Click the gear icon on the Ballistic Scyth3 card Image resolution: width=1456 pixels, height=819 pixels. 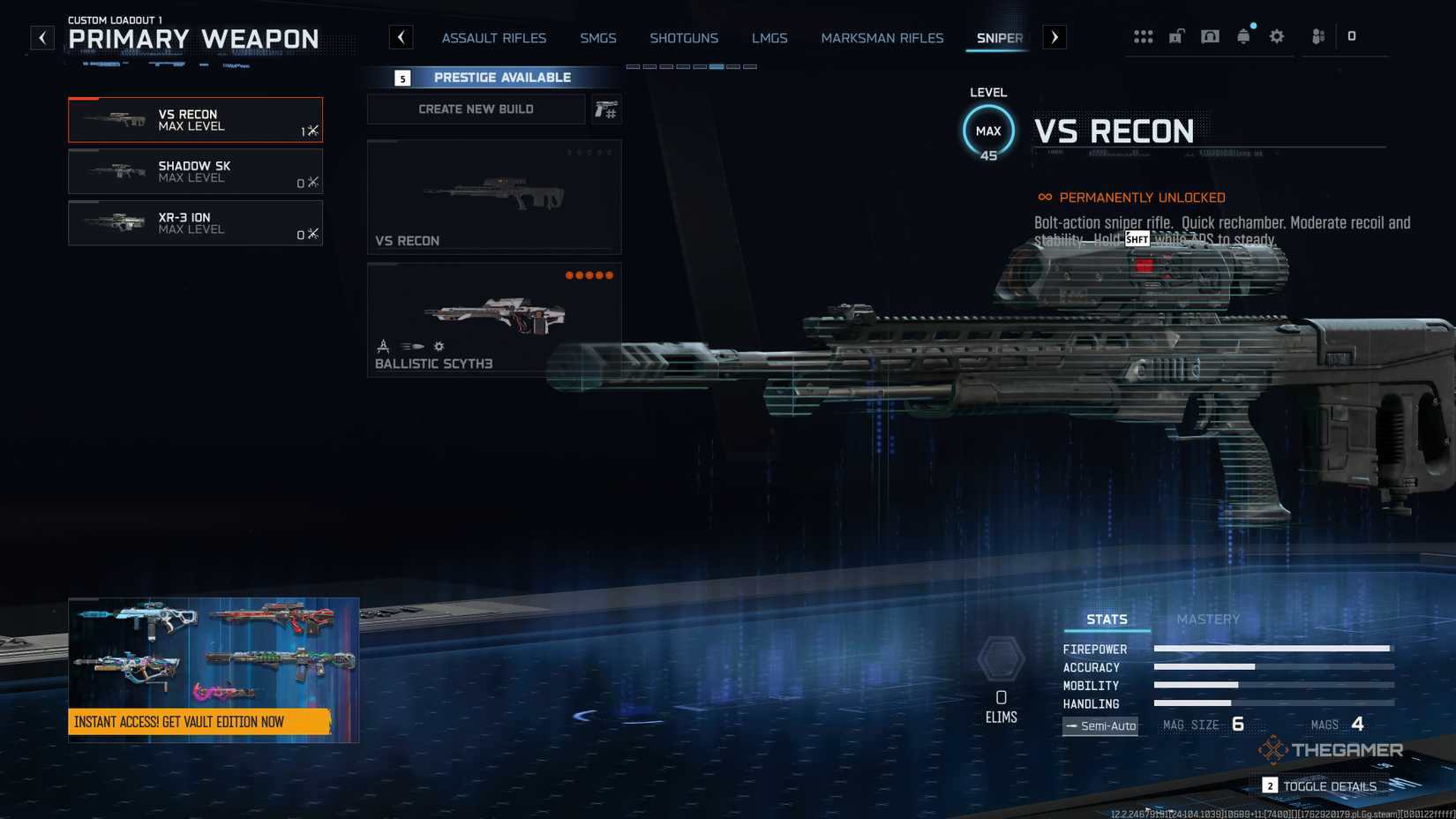[438, 346]
